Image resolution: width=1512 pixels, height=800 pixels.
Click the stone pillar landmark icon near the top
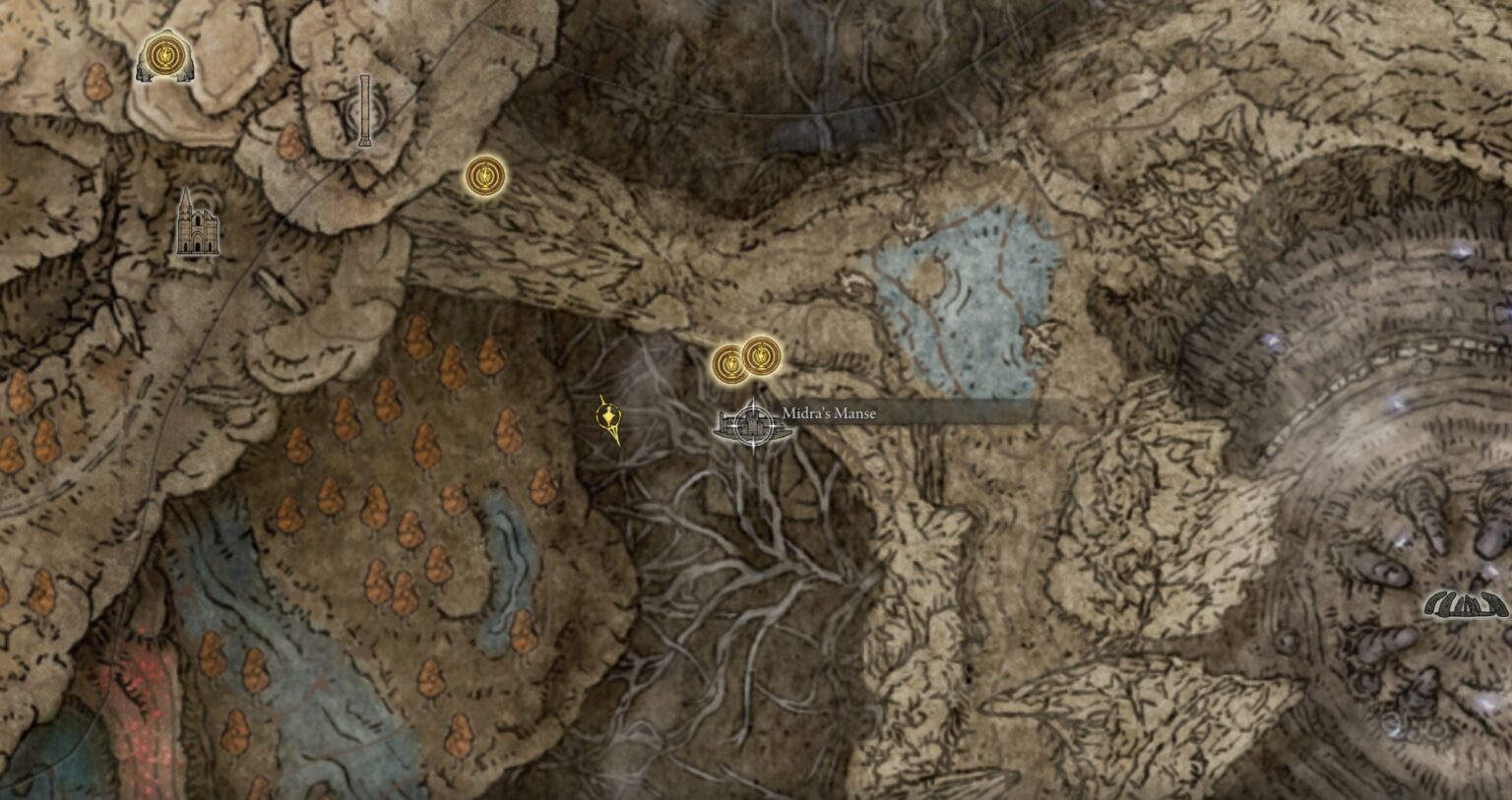pyautogui.click(x=366, y=111)
